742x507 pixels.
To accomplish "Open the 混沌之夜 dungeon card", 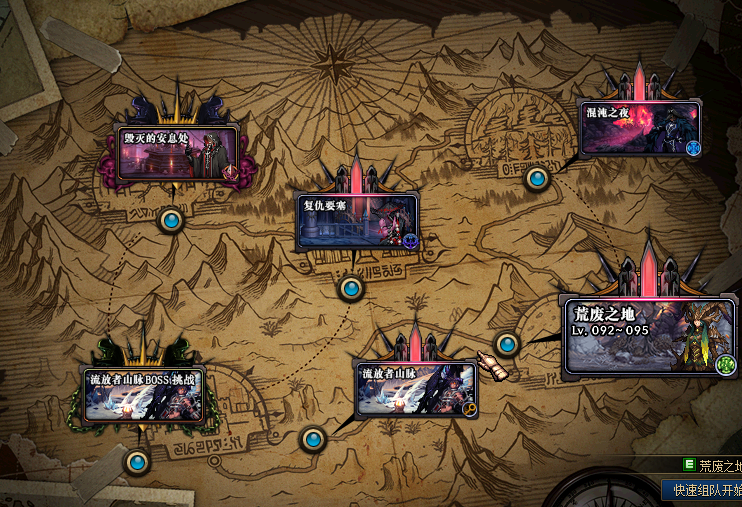I will [640, 128].
